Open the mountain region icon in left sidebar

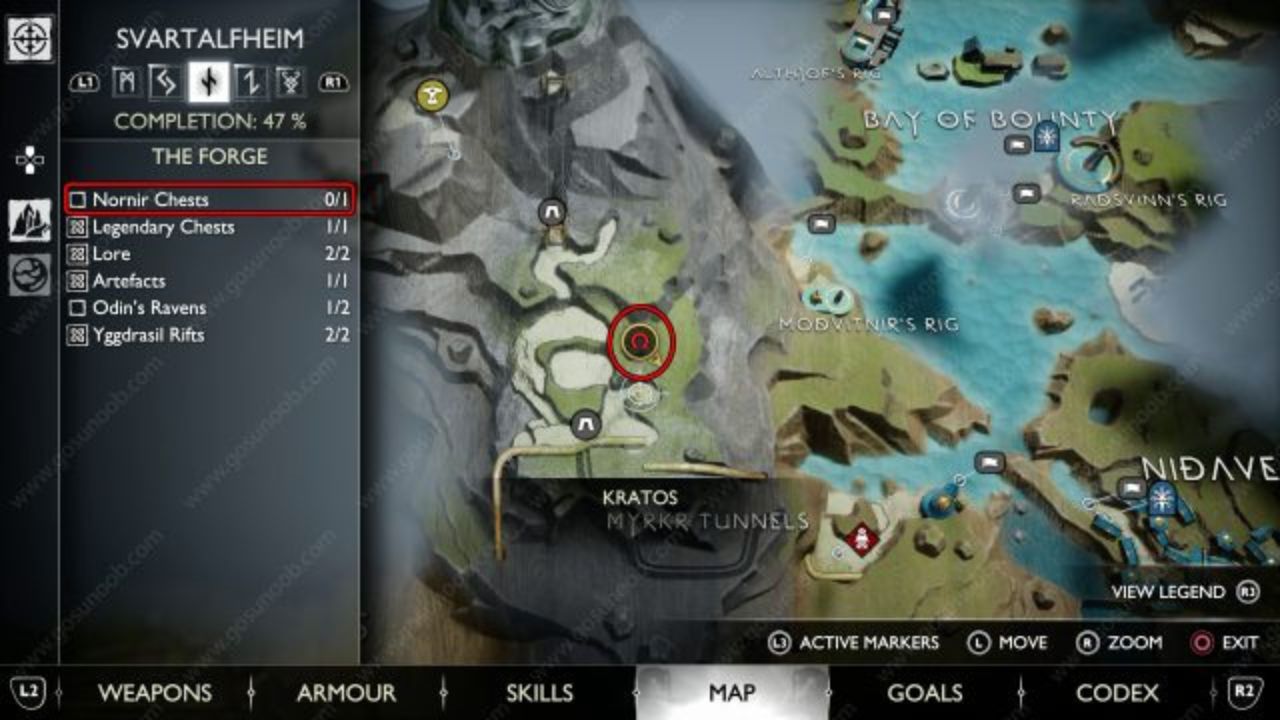point(30,220)
